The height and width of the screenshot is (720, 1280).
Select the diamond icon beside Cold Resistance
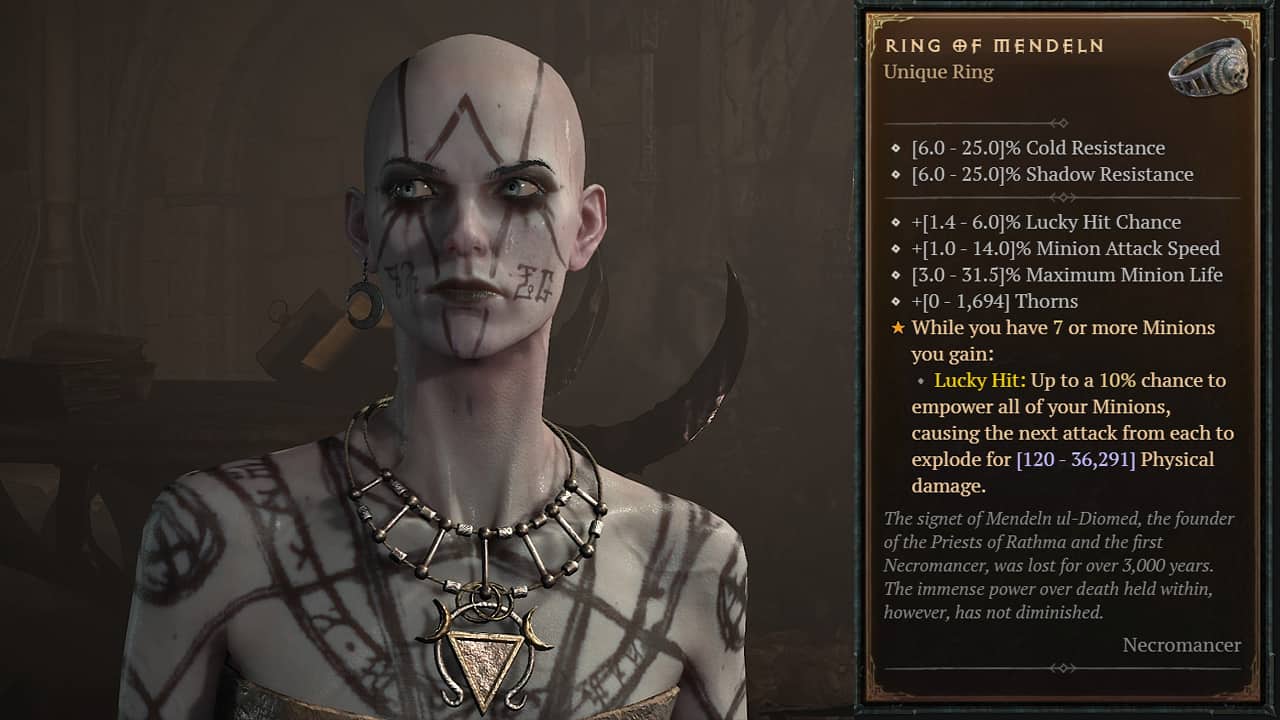tap(893, 148)
